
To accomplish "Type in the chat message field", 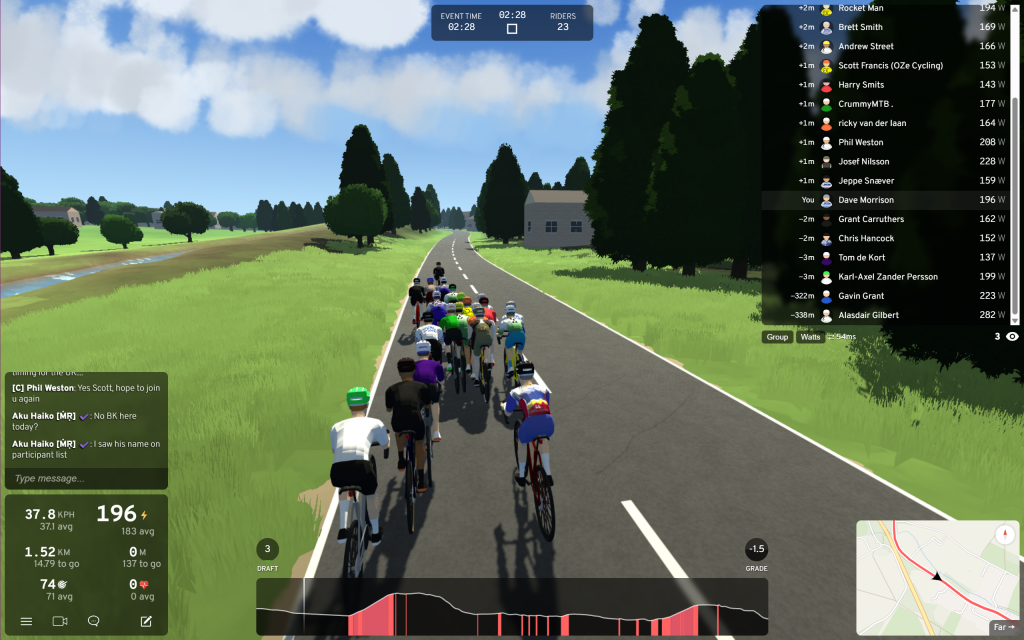I will point(85,478).
